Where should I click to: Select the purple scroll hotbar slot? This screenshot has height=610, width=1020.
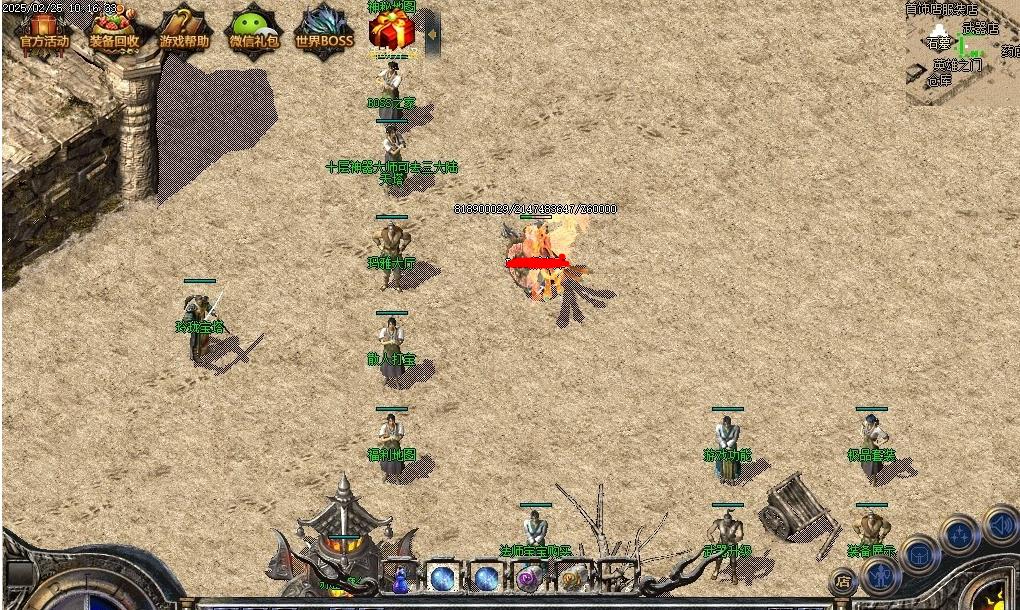tap(529, 577)
